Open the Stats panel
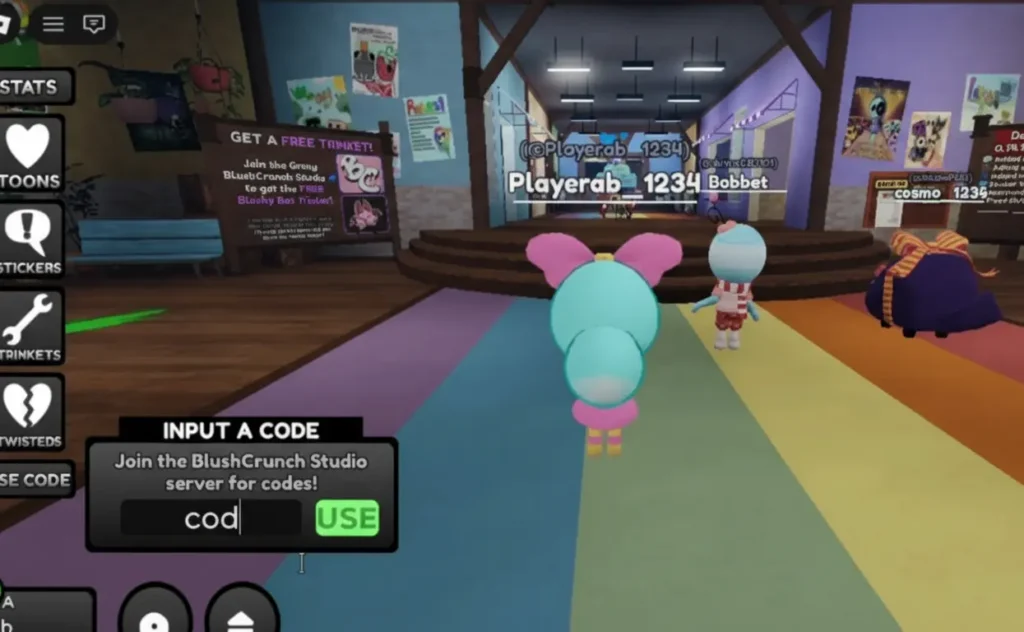 (x=32, y=87)
